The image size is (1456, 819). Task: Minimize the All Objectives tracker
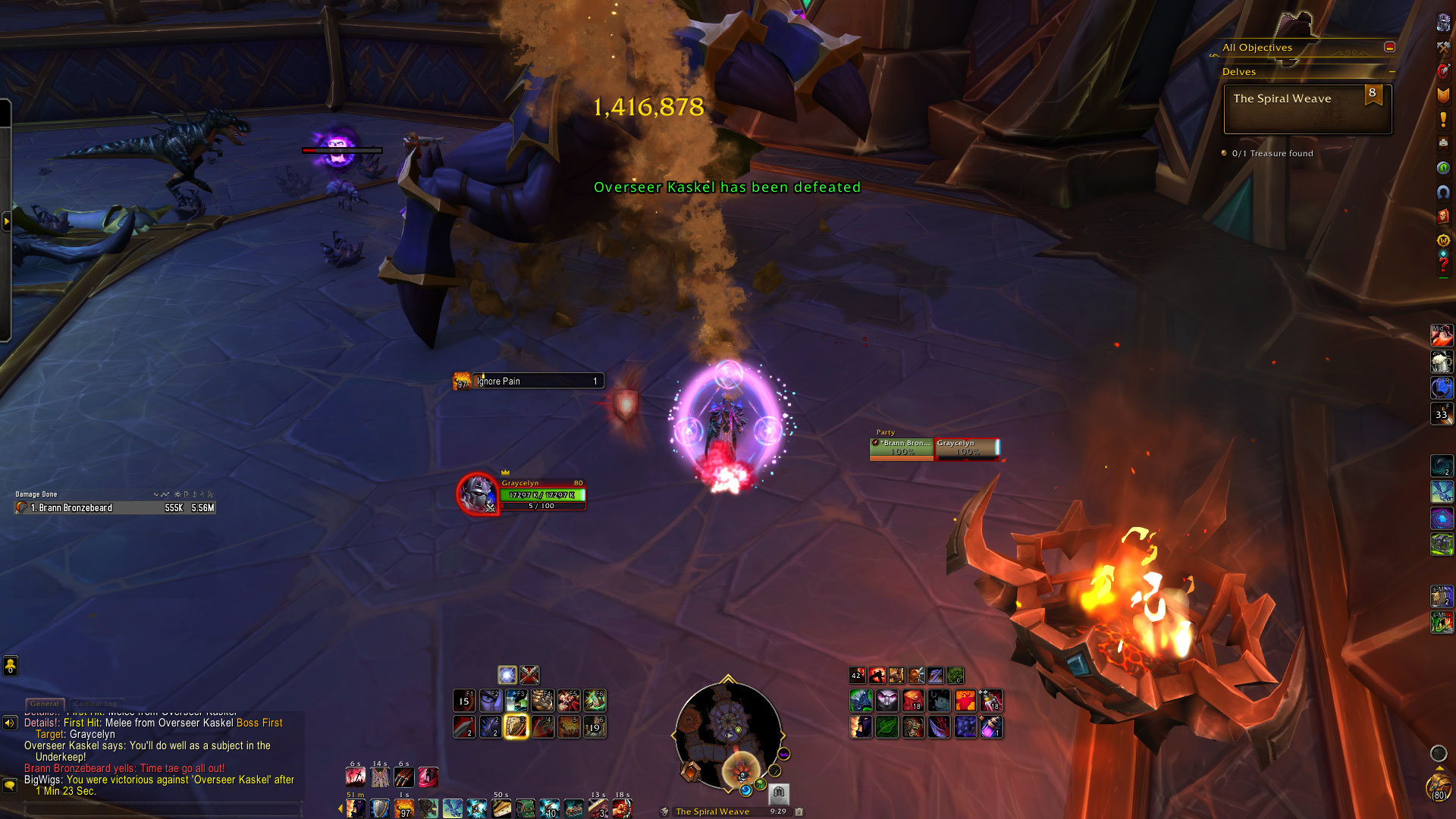coord(1389,47)
